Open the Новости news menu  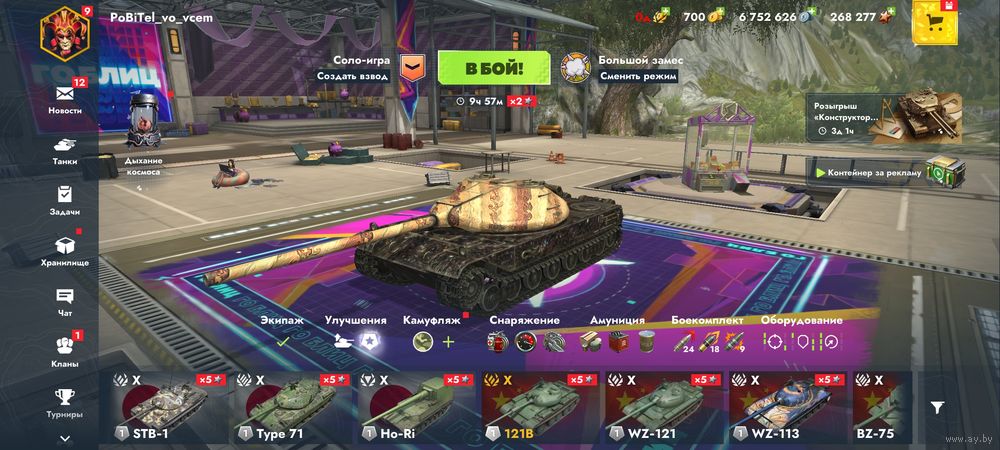(x=65, y=96)
